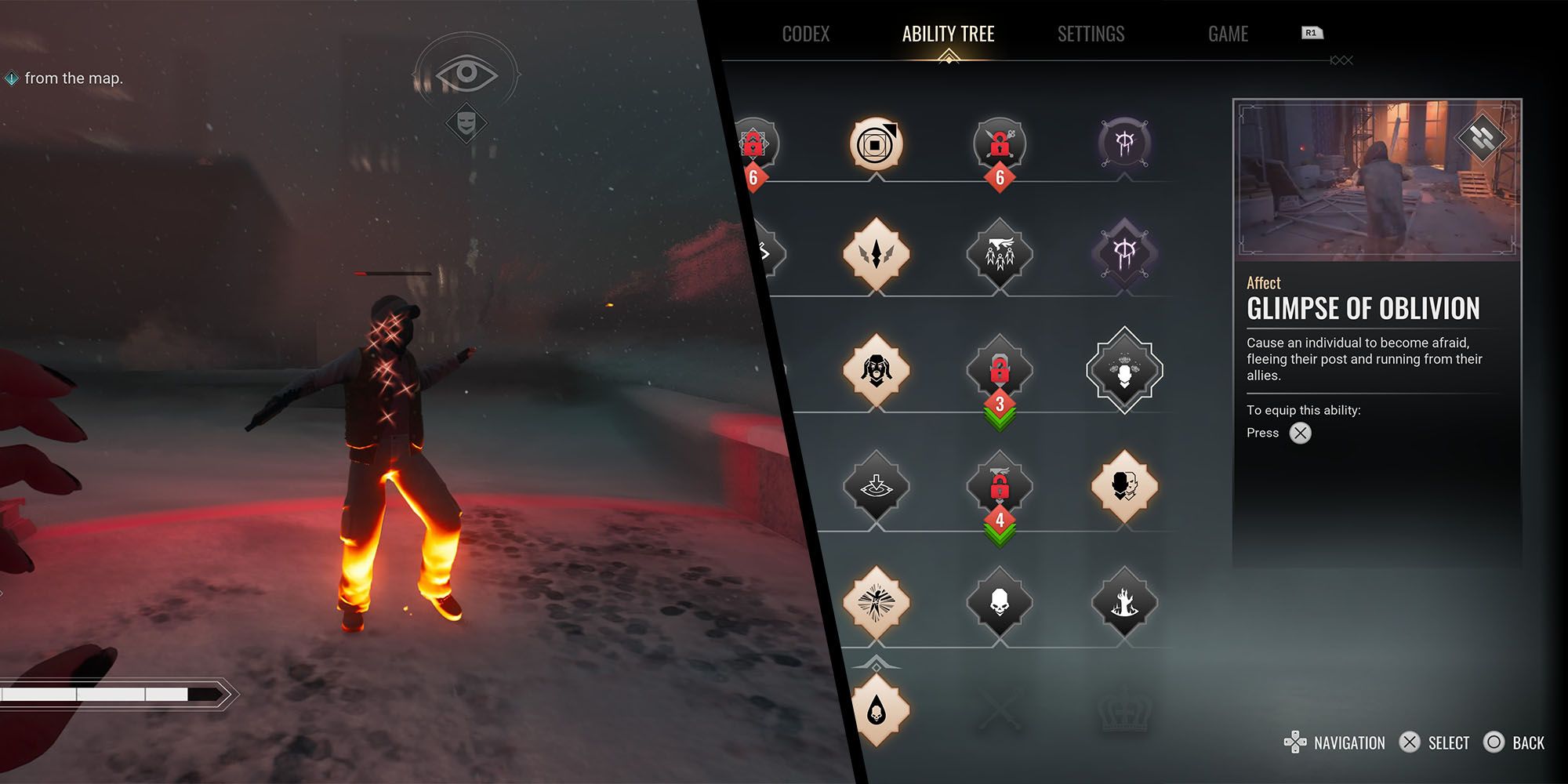Select the white skull ability node

[x=1000, y=602]
